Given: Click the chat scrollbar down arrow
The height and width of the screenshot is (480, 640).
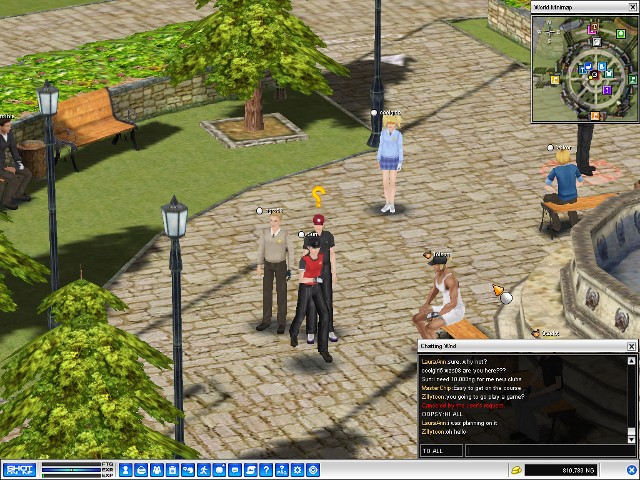Looking at the screenshot, I should (631, 438).
